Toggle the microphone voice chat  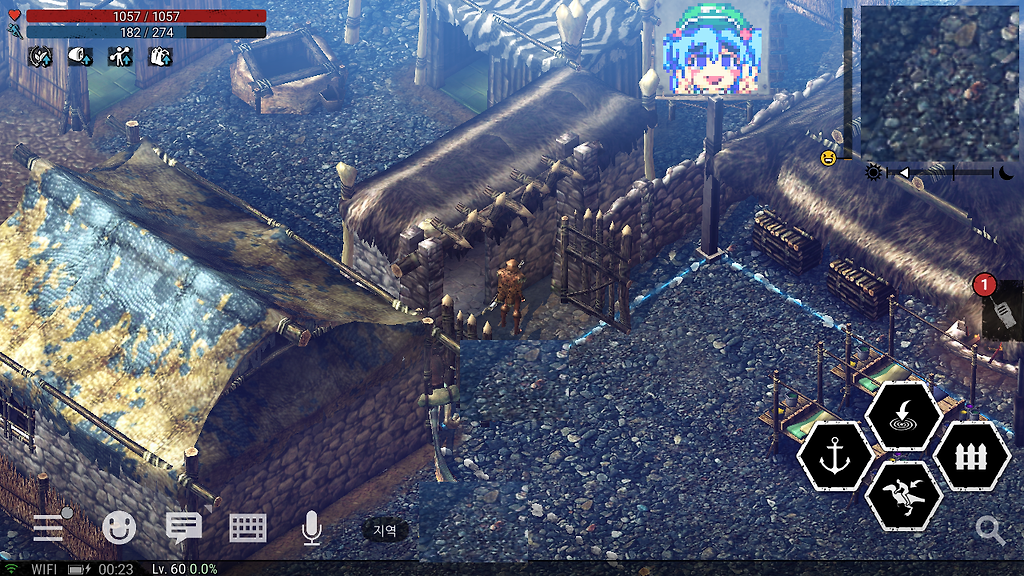click(x=312, y=527)
